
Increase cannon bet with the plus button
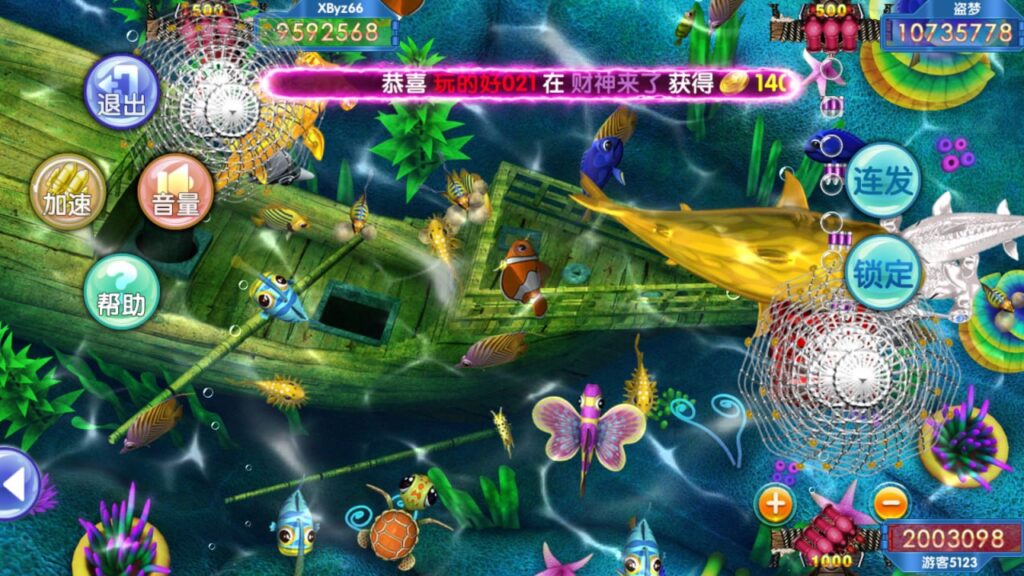click(x=776, y=503)
